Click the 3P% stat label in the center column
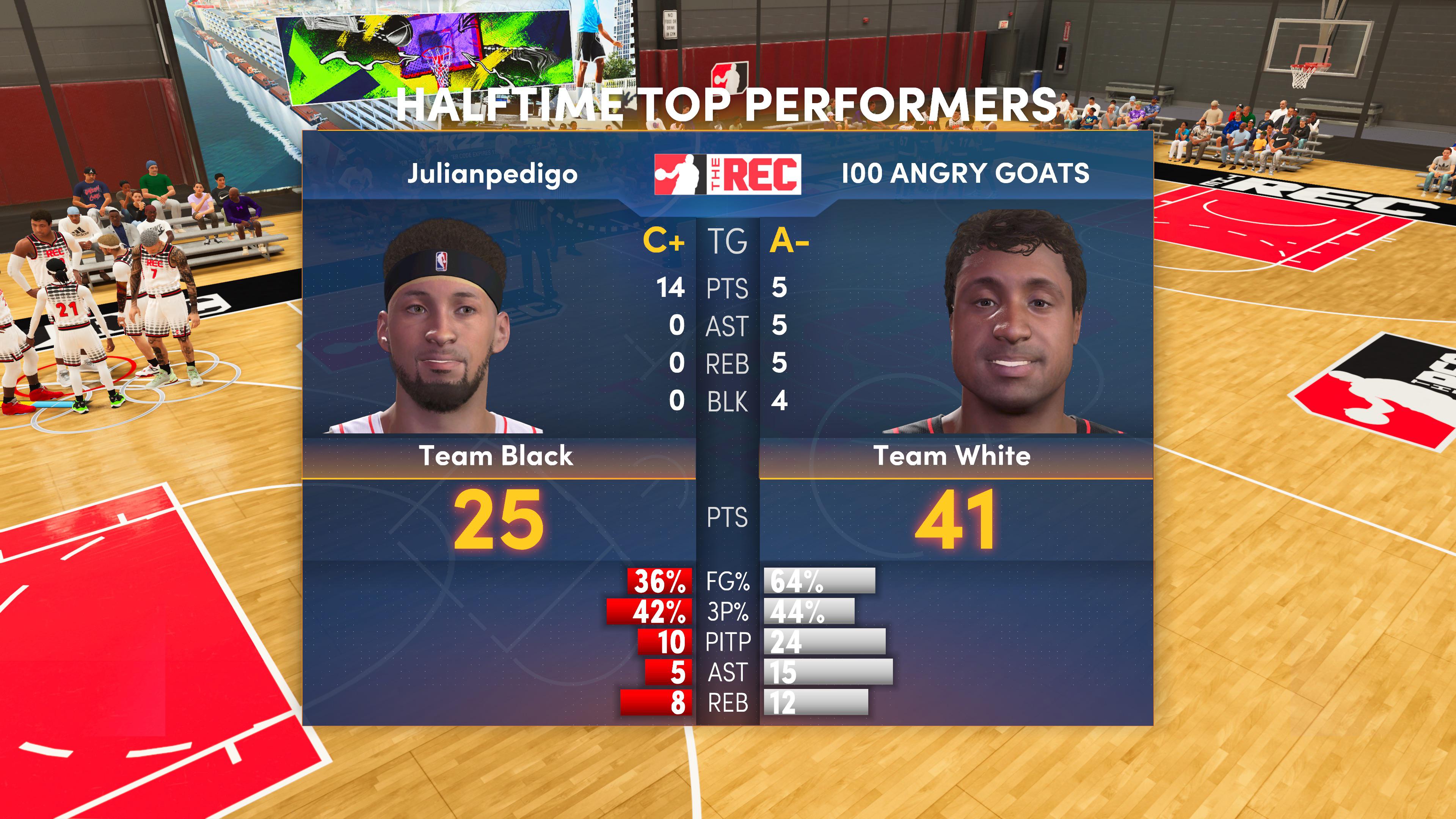The width and height of the screenshot is (1456, 819). coord(730,612)
